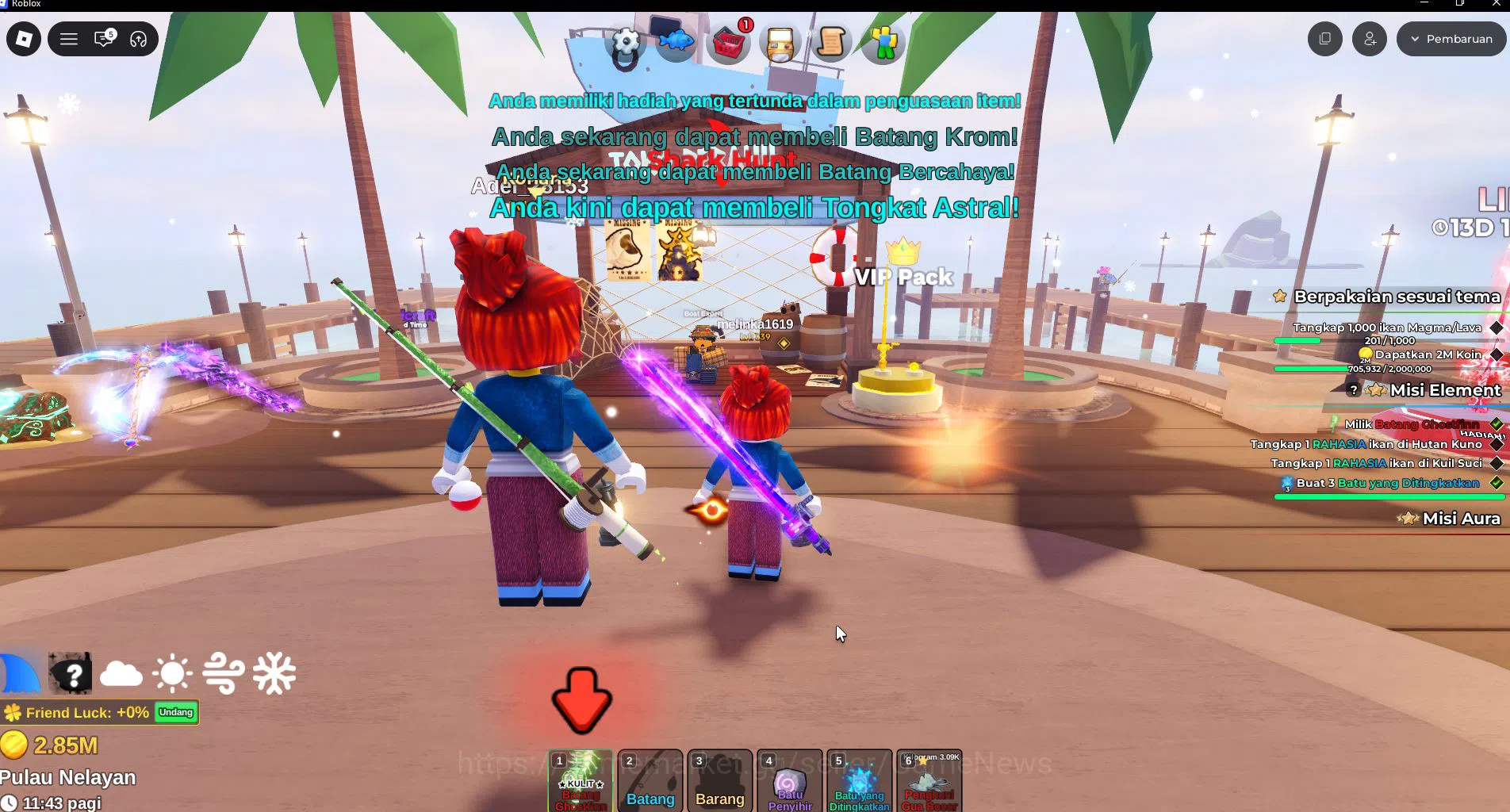
Task: Click the arcade machine icon
Action: tap(780, 43)
